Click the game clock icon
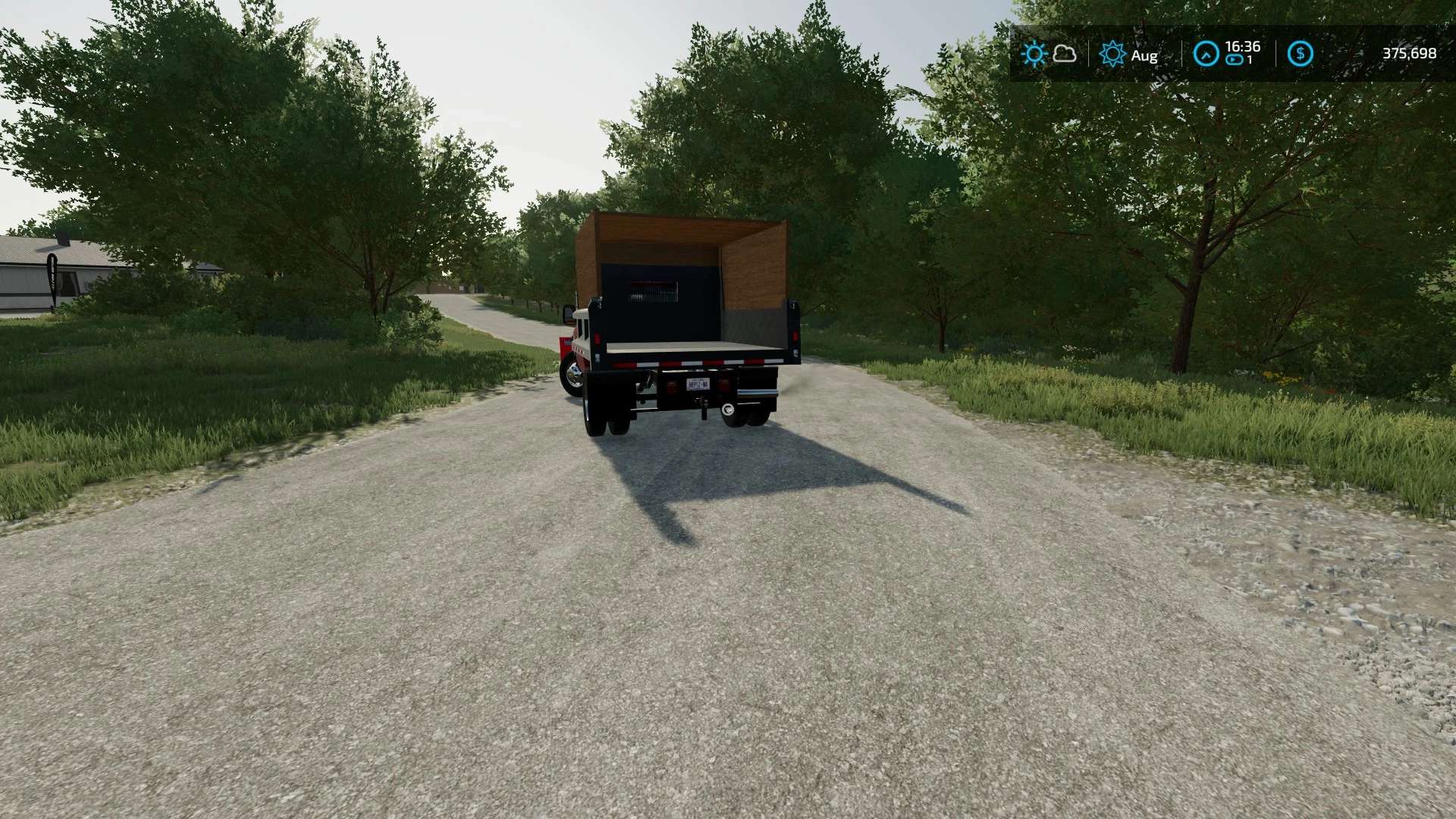 point(1206,54)
